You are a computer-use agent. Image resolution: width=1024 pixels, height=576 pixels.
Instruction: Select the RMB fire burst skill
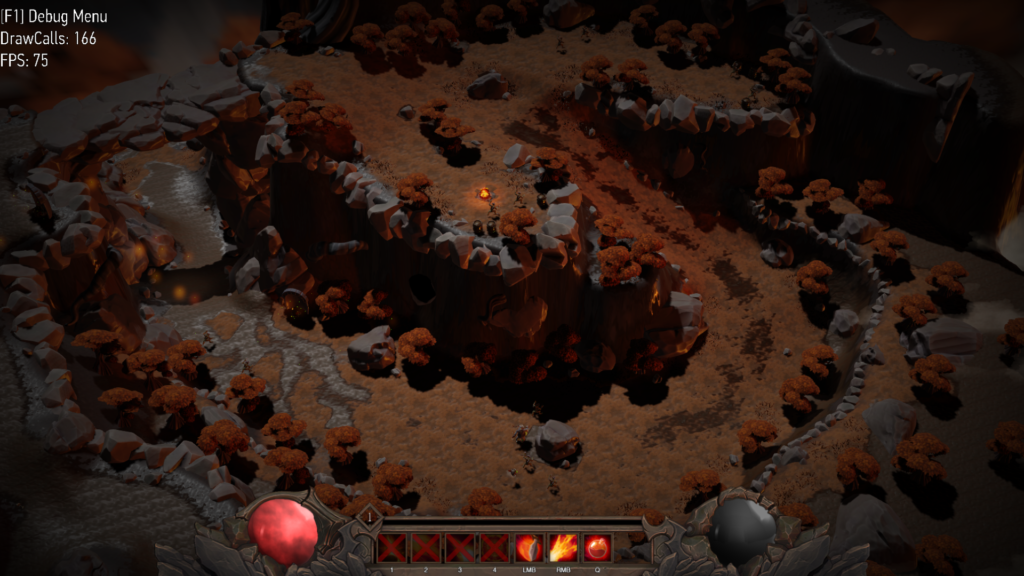click(x=563, y=548)
